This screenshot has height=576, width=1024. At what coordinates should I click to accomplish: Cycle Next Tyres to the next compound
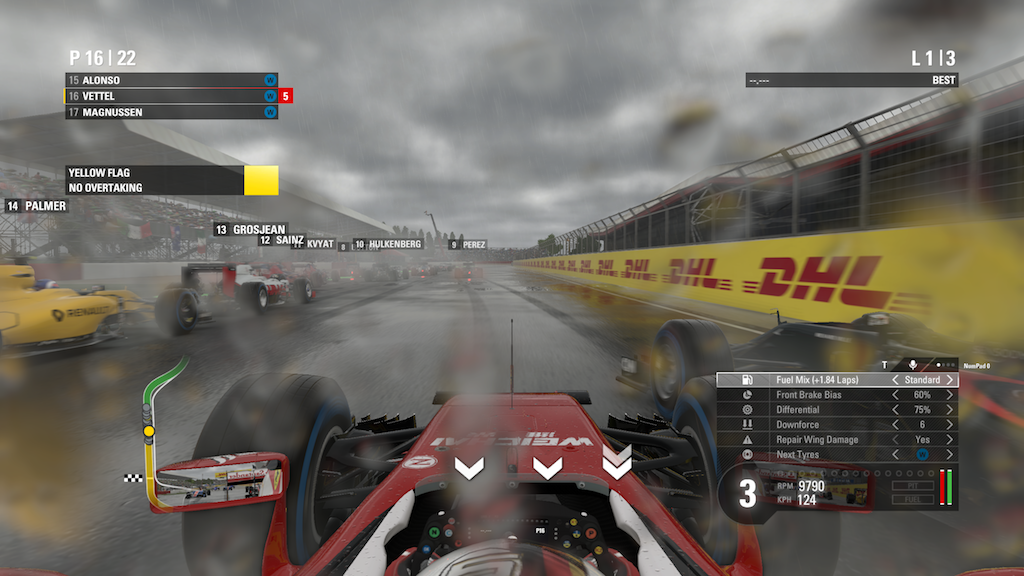coord(949,455)
